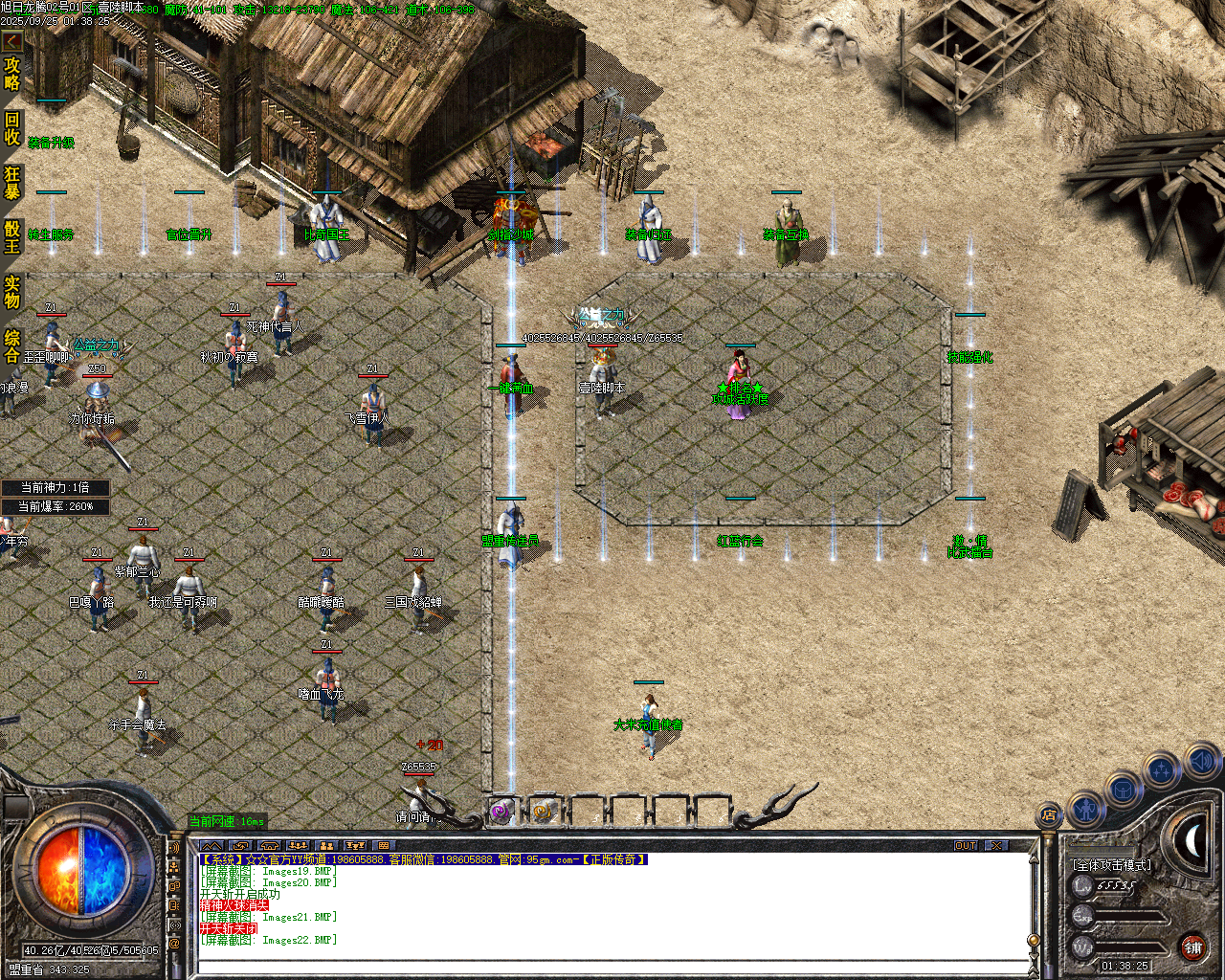The width and height of the screenshot is (1225, 980).
Task: Click the Exp progress bar
Action: tap(1129, 916)
